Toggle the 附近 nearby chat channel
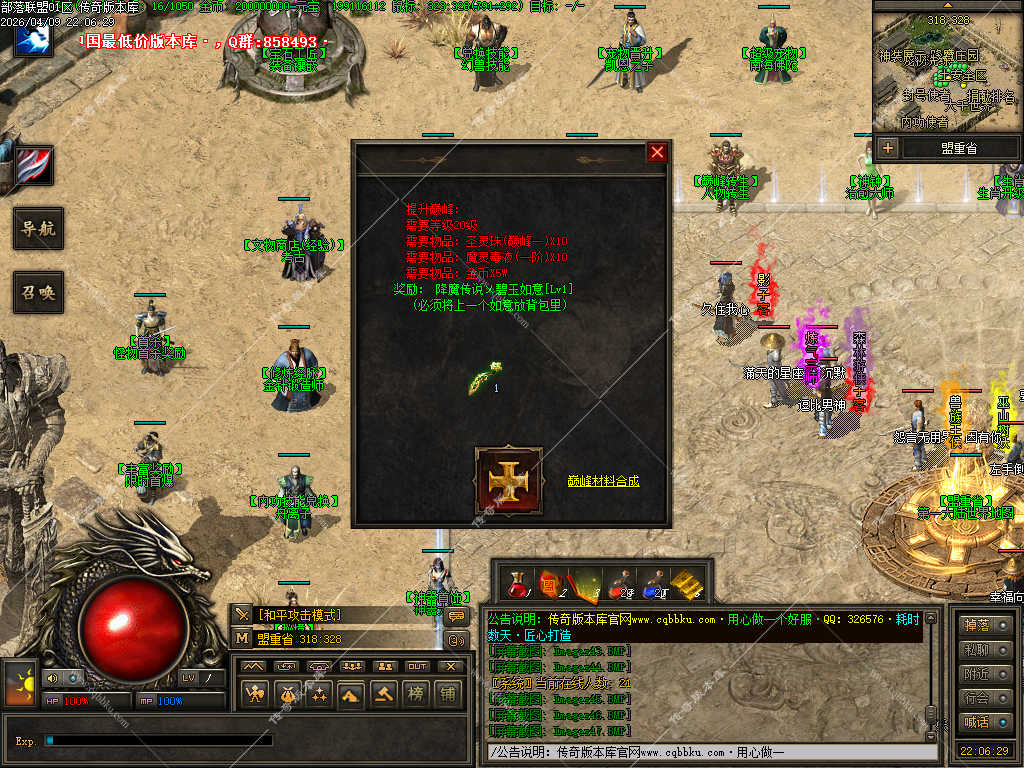Screen dimensions: 1024x768 tap(975, 674)
